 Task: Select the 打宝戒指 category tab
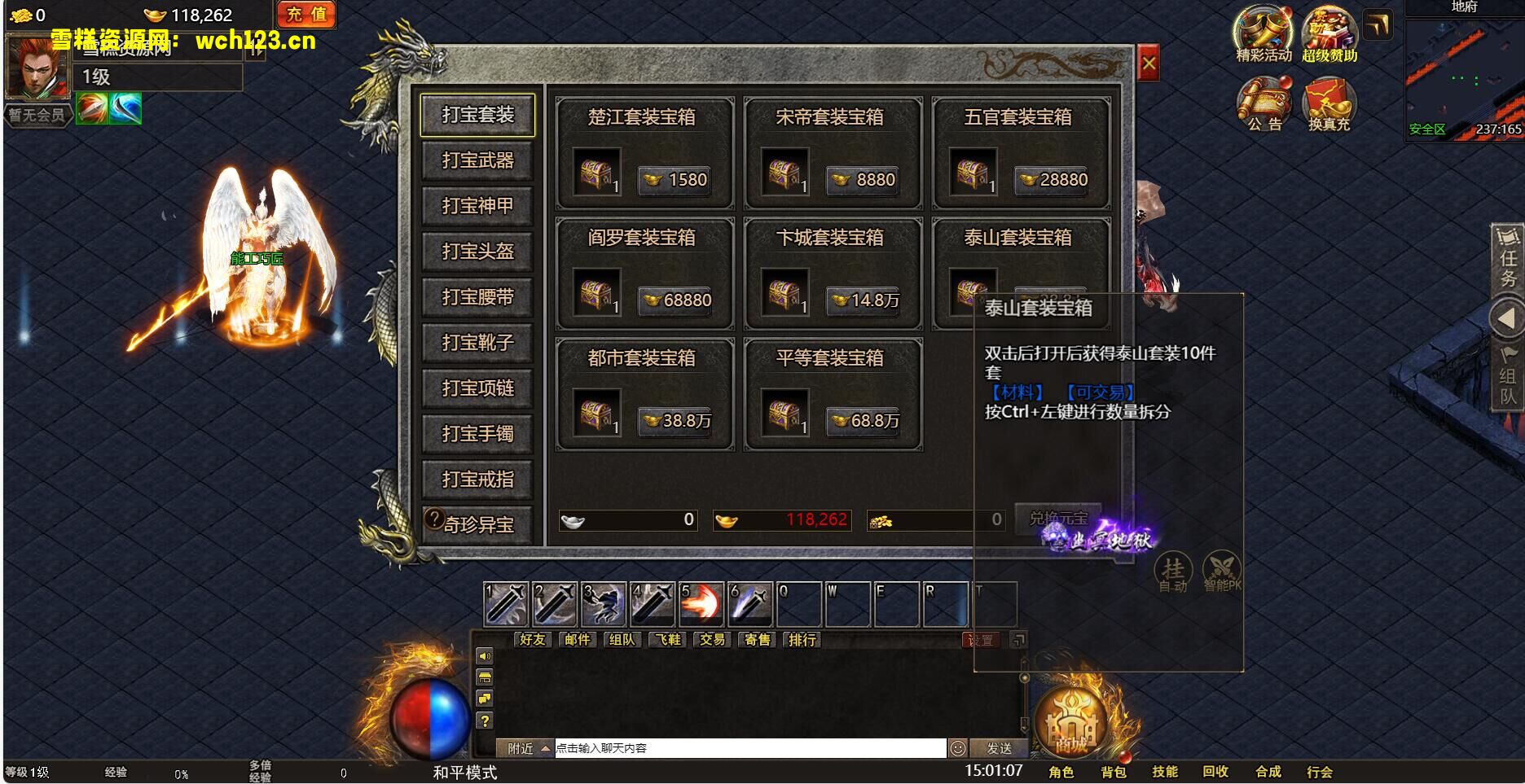477,480
